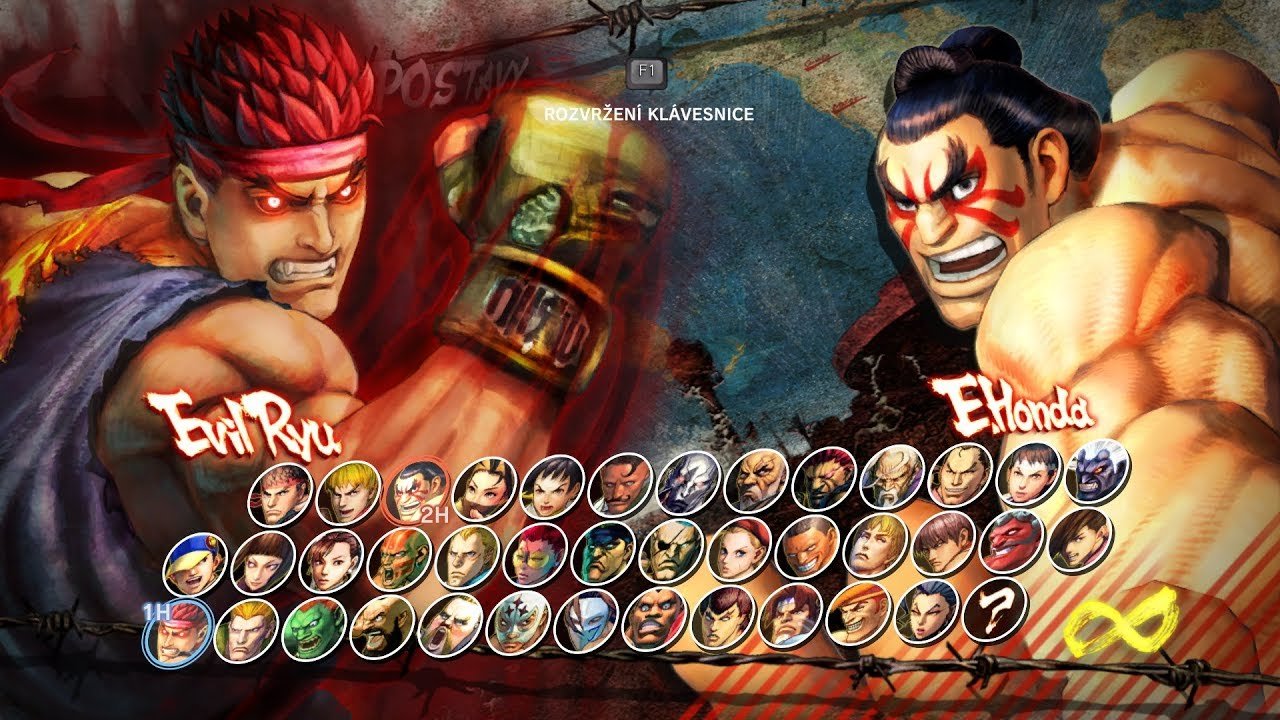The height and width of the screenshot is (720, 1280).
Task: Choose Yun wearing the blue cap
Action: (x=195, y=563)
